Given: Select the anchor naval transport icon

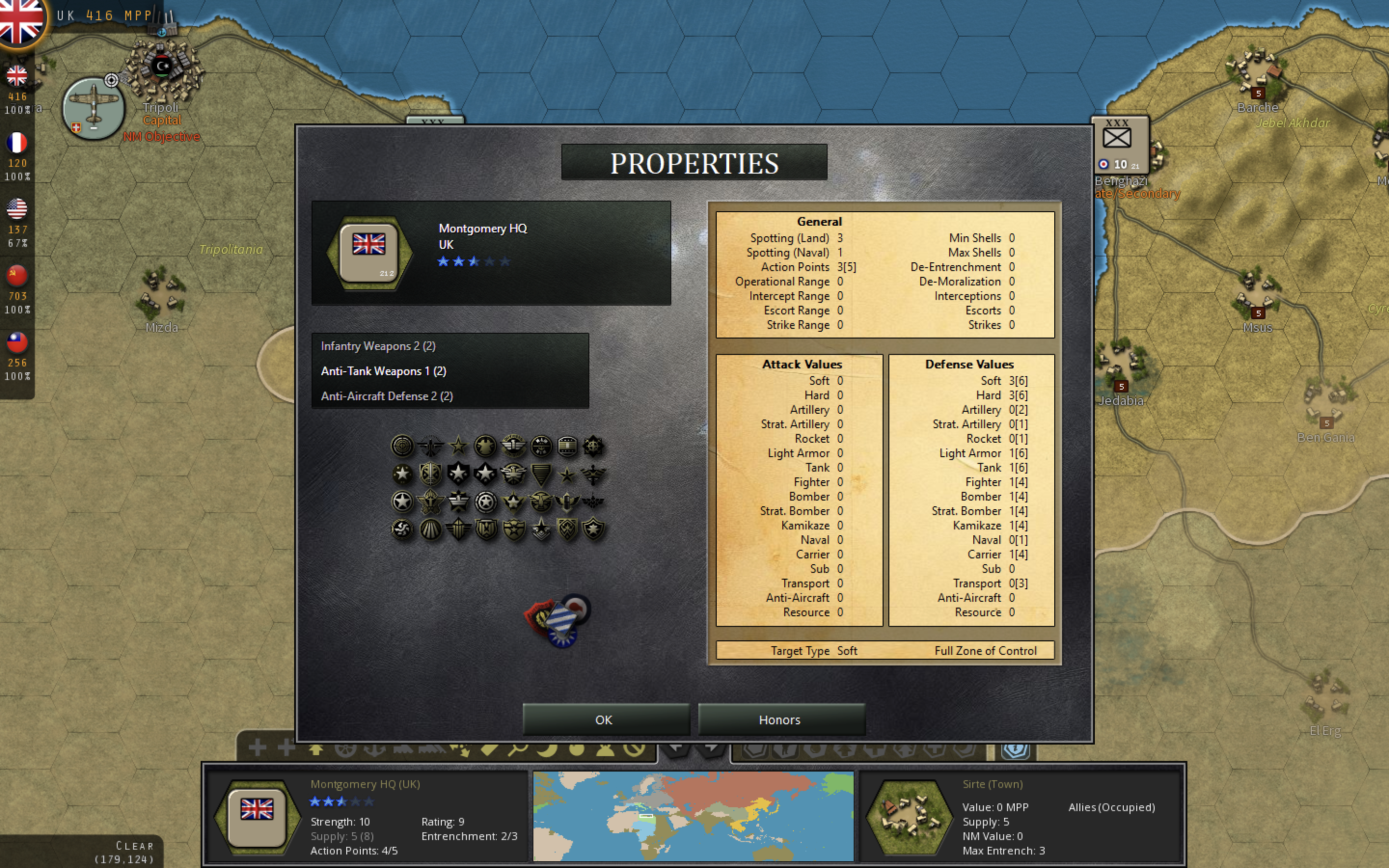Looking at the screenshot, I should (375, 750).
